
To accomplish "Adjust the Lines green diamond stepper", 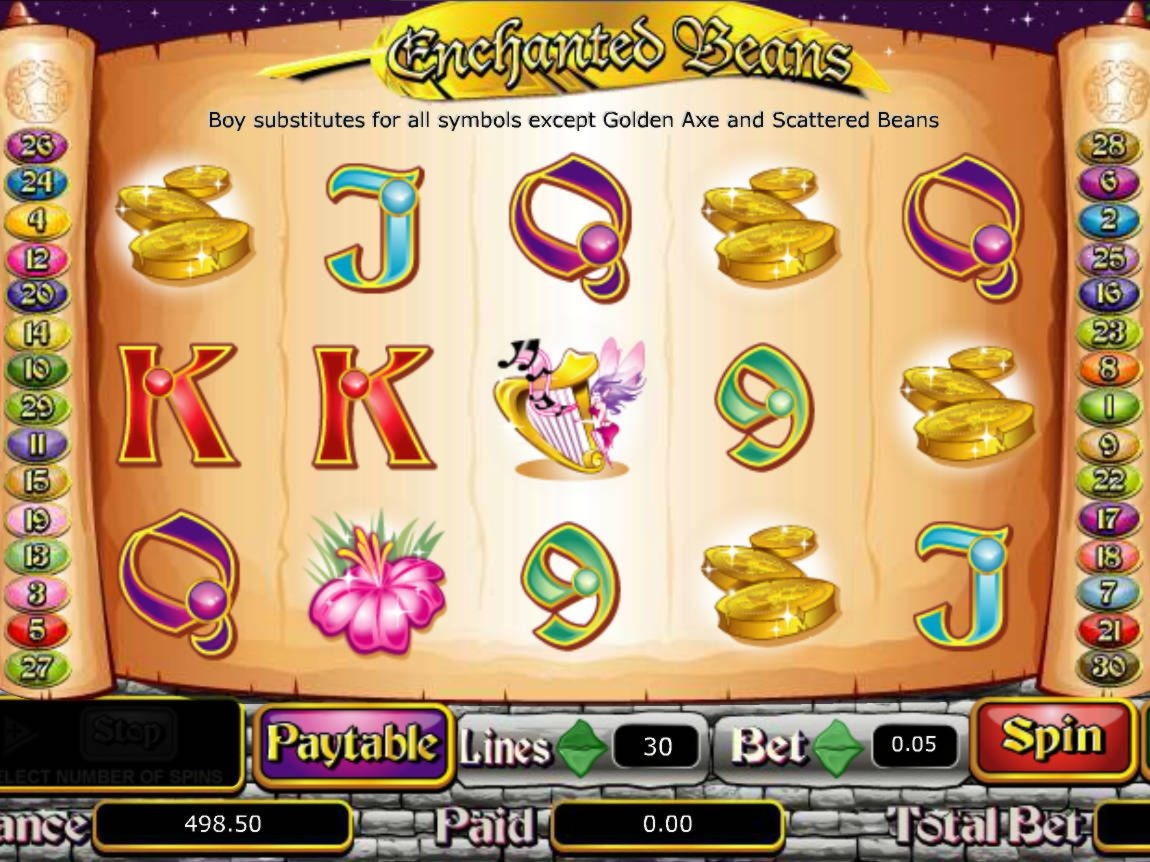I will coord(582,745).
